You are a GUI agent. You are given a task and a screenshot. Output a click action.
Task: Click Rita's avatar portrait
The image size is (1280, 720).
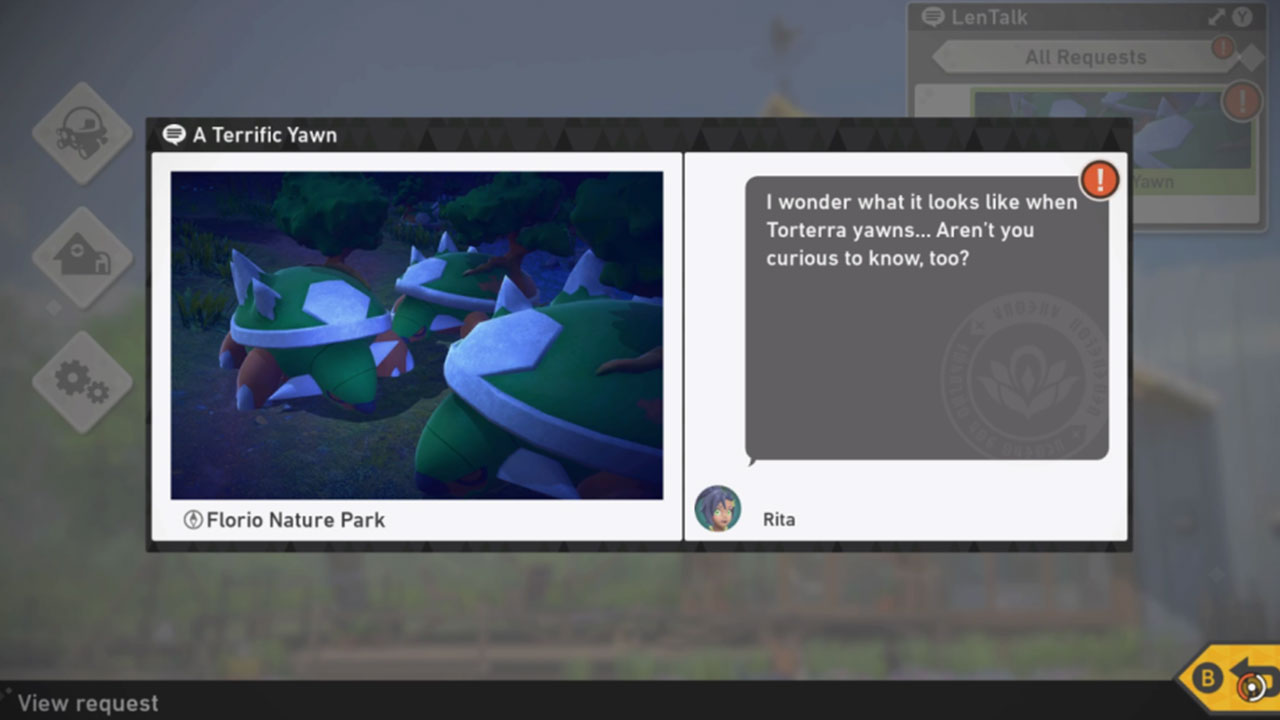click(x=717, y=509)
